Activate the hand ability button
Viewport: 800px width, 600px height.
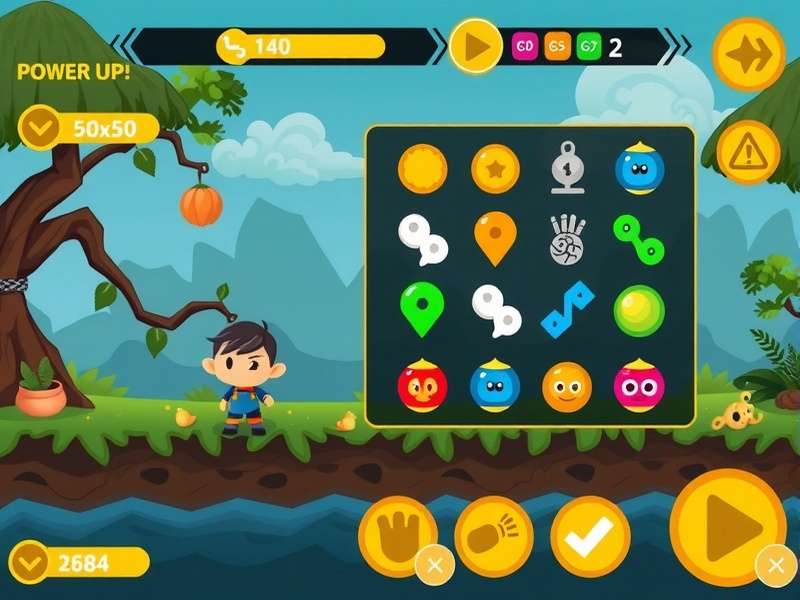(397, 536)
